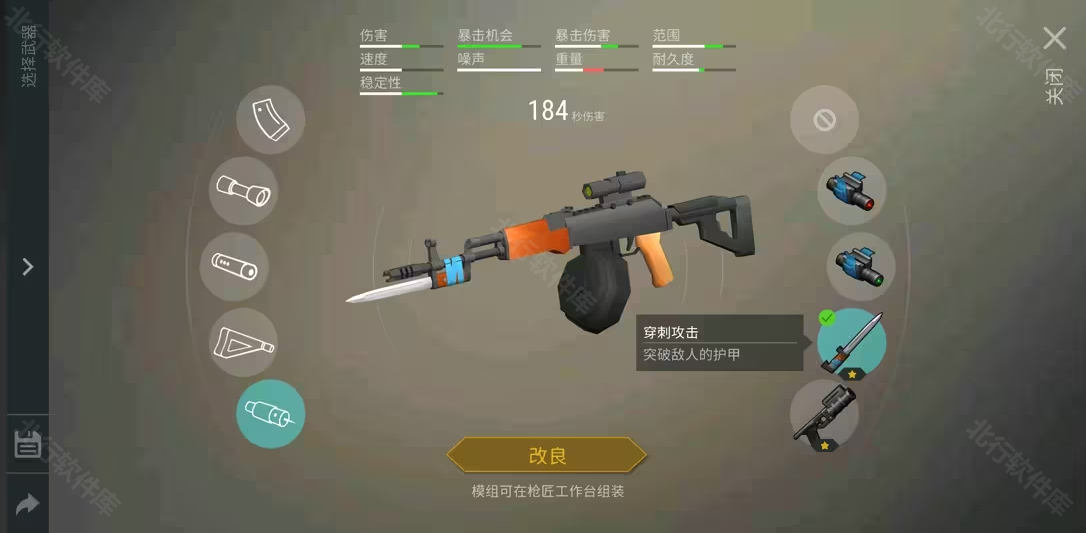Choose the underbarrel grenade launcher attachment
Screen dimensions: 1086x533
(x=824, y=414)
